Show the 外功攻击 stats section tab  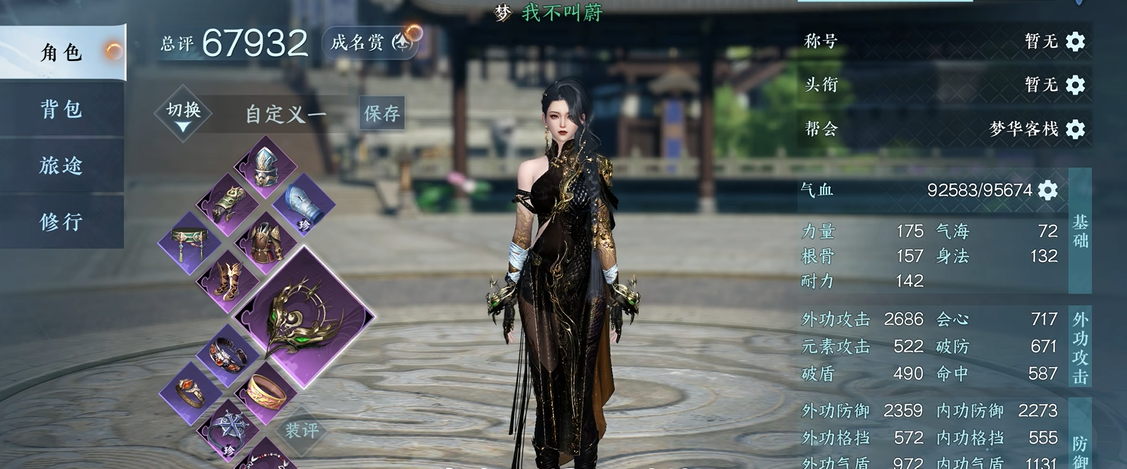click(x=1080, y=347)
